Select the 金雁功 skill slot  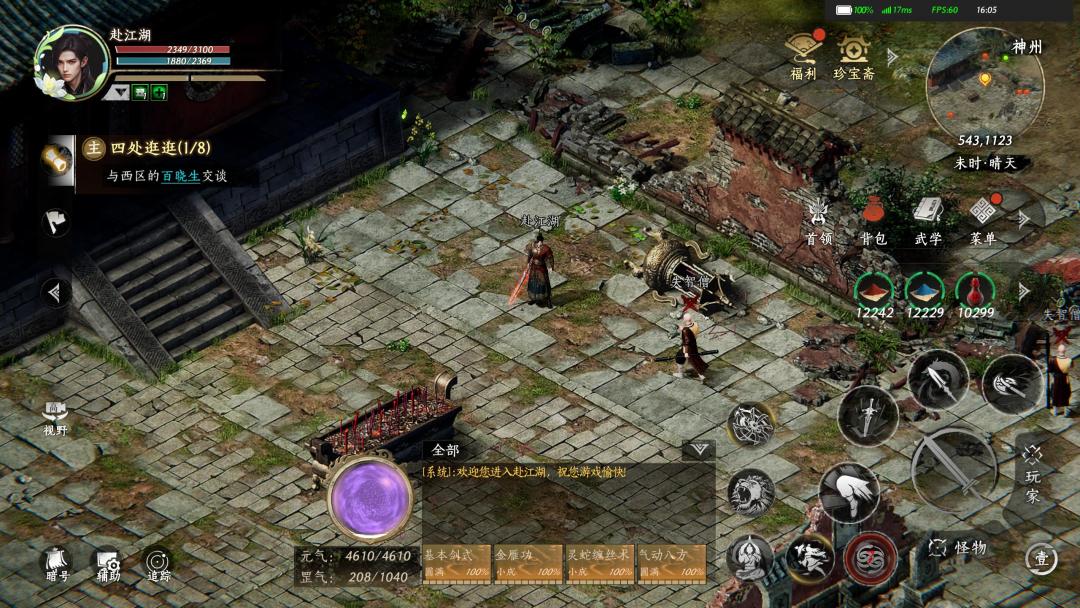point(528,562)
